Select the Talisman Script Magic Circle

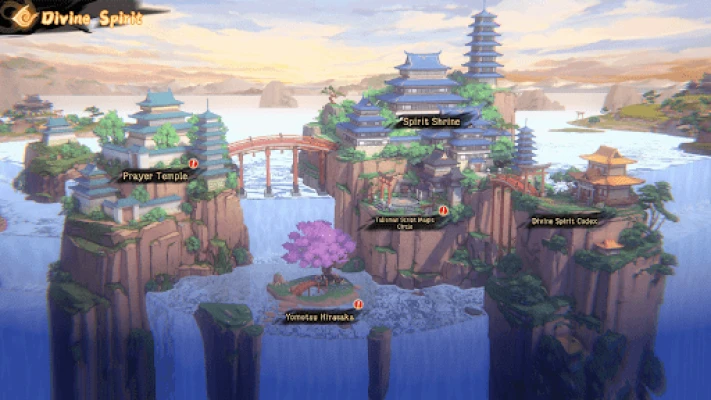405,222
